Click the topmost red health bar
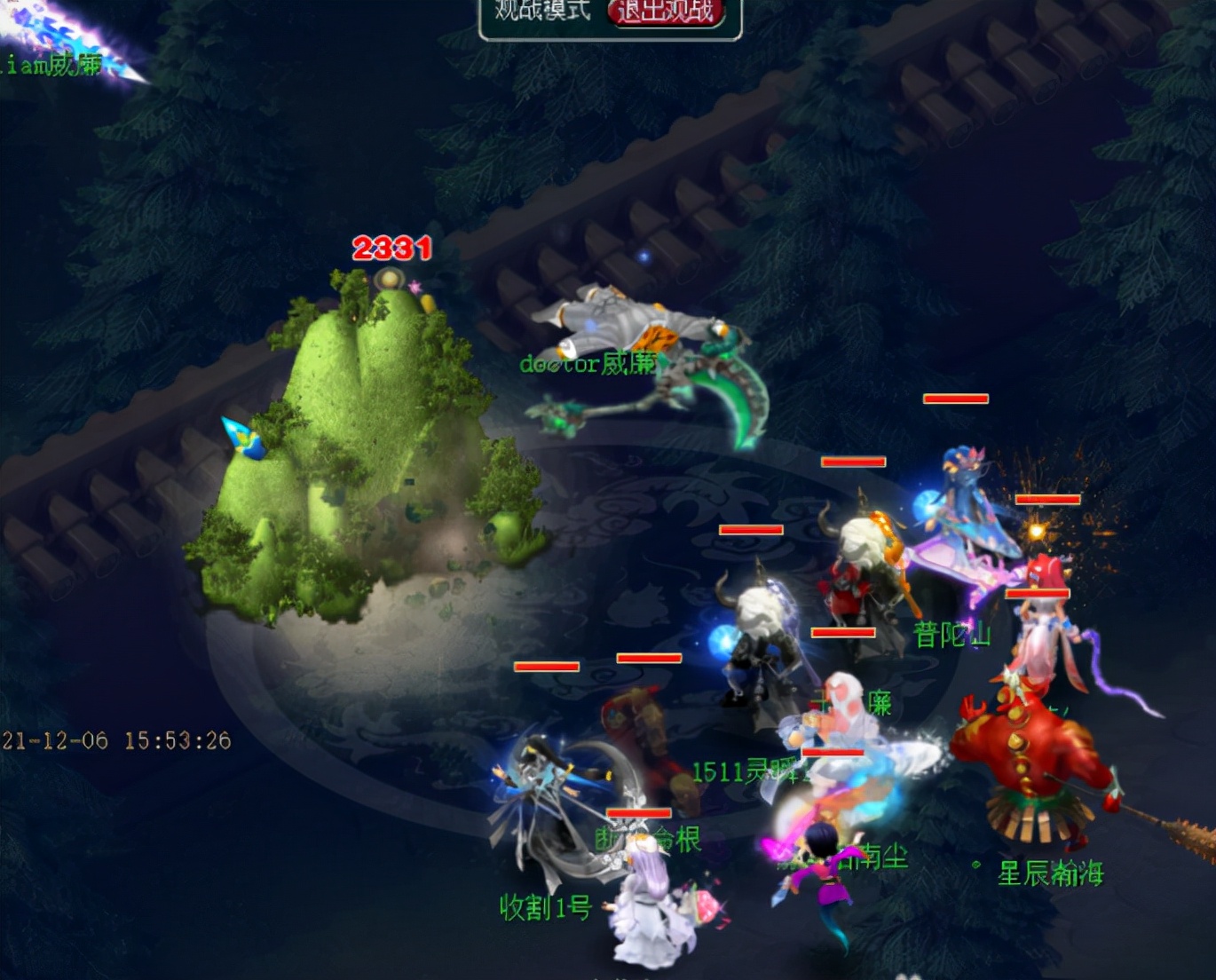Viewport: 1216px width, 980px height. (x=954, y=399)
